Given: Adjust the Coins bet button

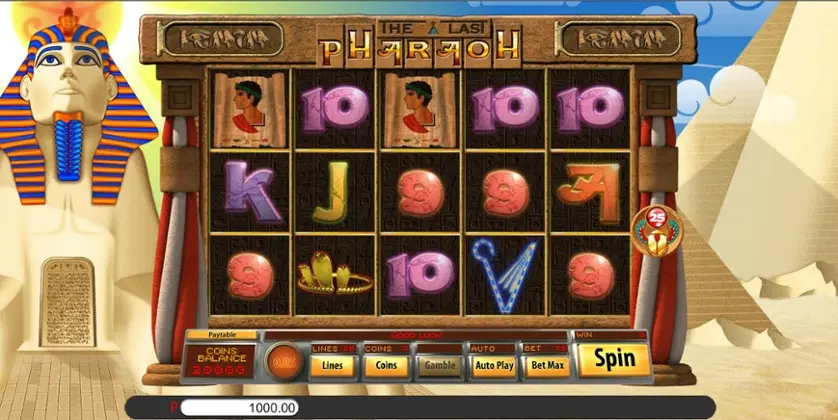Looking at the screenshot, I should (384, 365).
